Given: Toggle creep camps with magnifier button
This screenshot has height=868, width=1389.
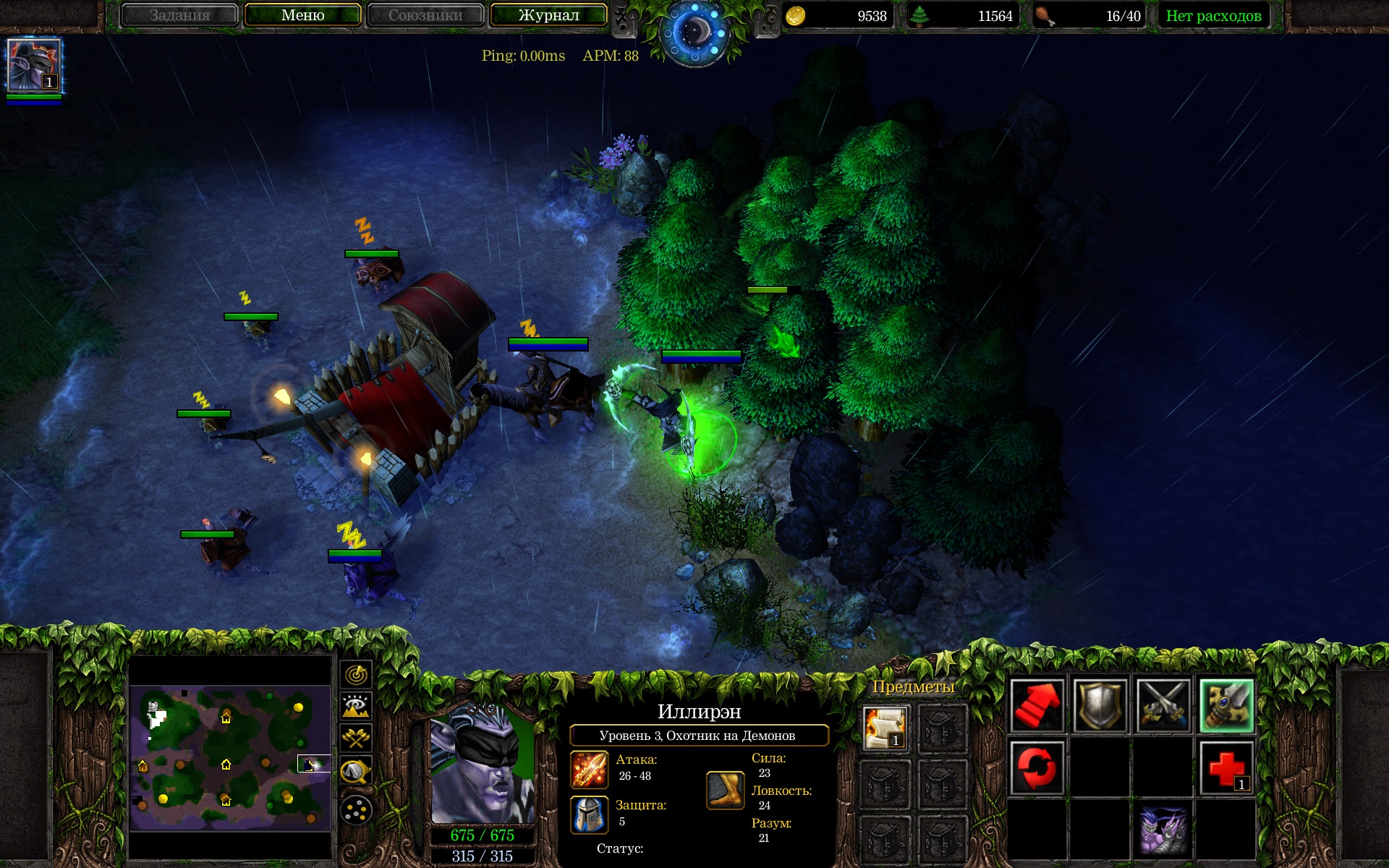Looking at the screenshot, I should point(356,771).
